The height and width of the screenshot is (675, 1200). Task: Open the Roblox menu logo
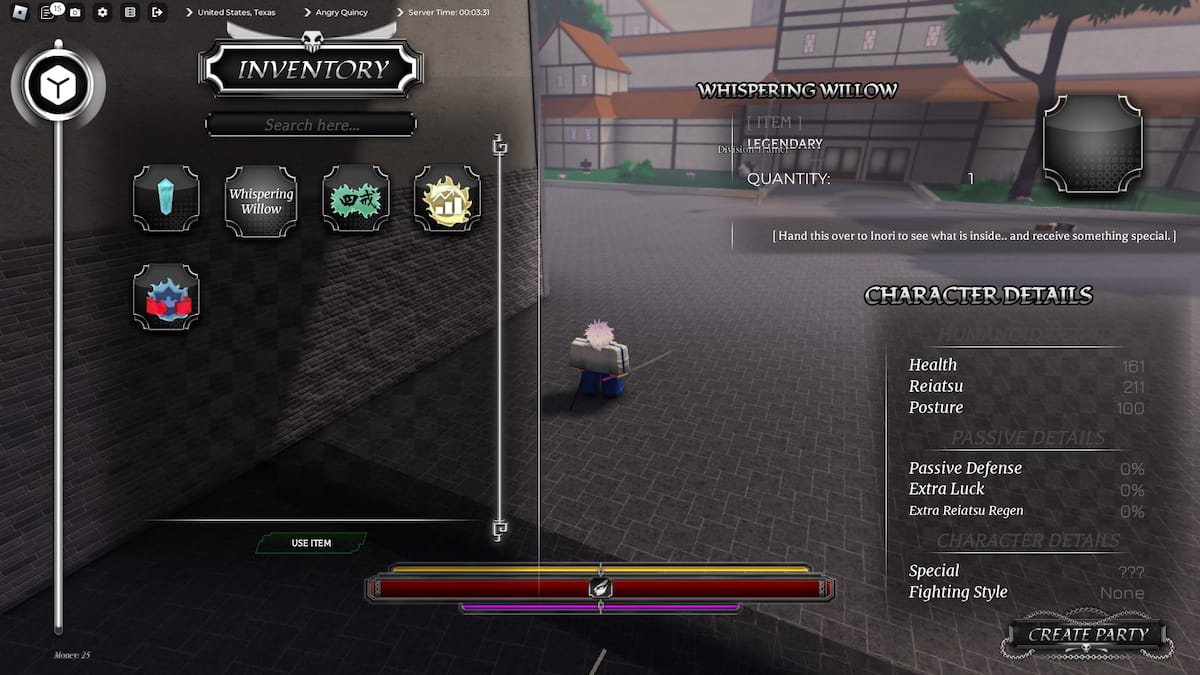[x=20, y=12]
